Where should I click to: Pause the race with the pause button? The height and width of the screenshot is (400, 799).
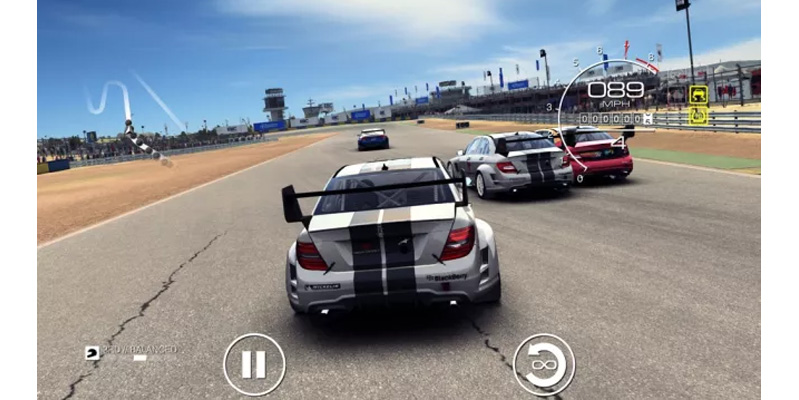point(254,364)
